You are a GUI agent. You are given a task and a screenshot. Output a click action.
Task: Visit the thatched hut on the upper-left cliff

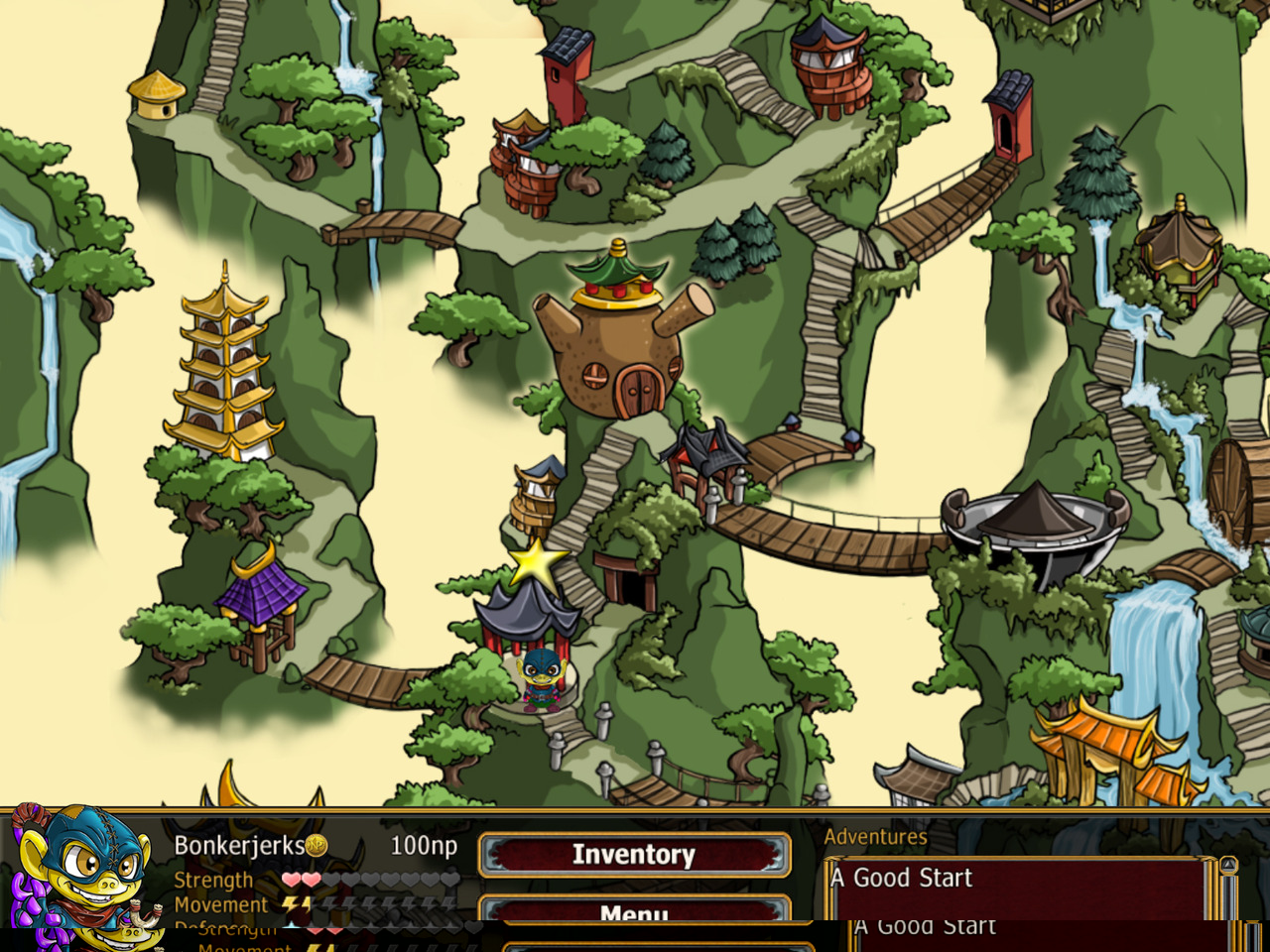pyautogui.click(x=159, y=94)
